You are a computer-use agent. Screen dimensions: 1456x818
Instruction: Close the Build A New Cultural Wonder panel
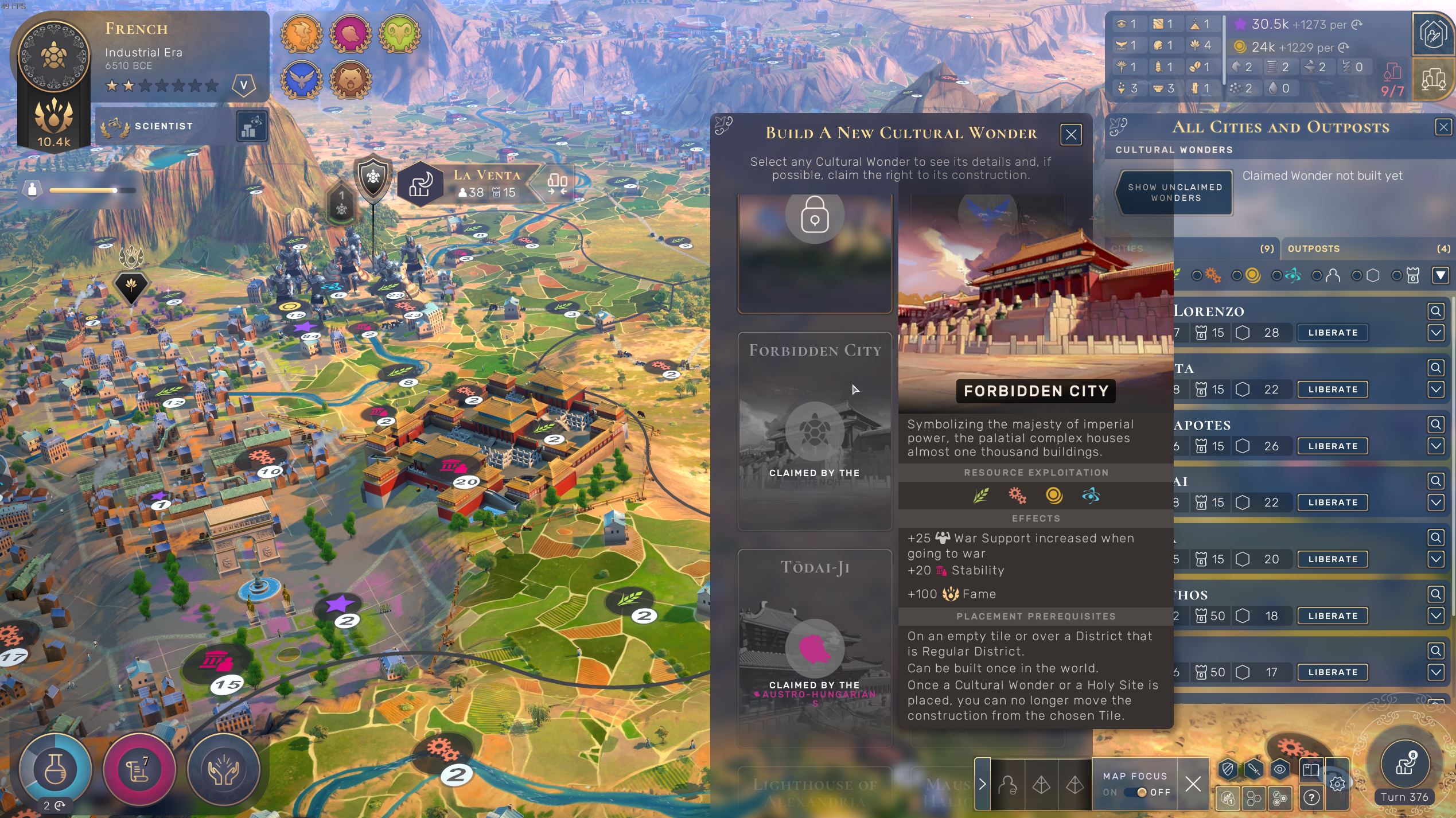tap(1070, 135)
